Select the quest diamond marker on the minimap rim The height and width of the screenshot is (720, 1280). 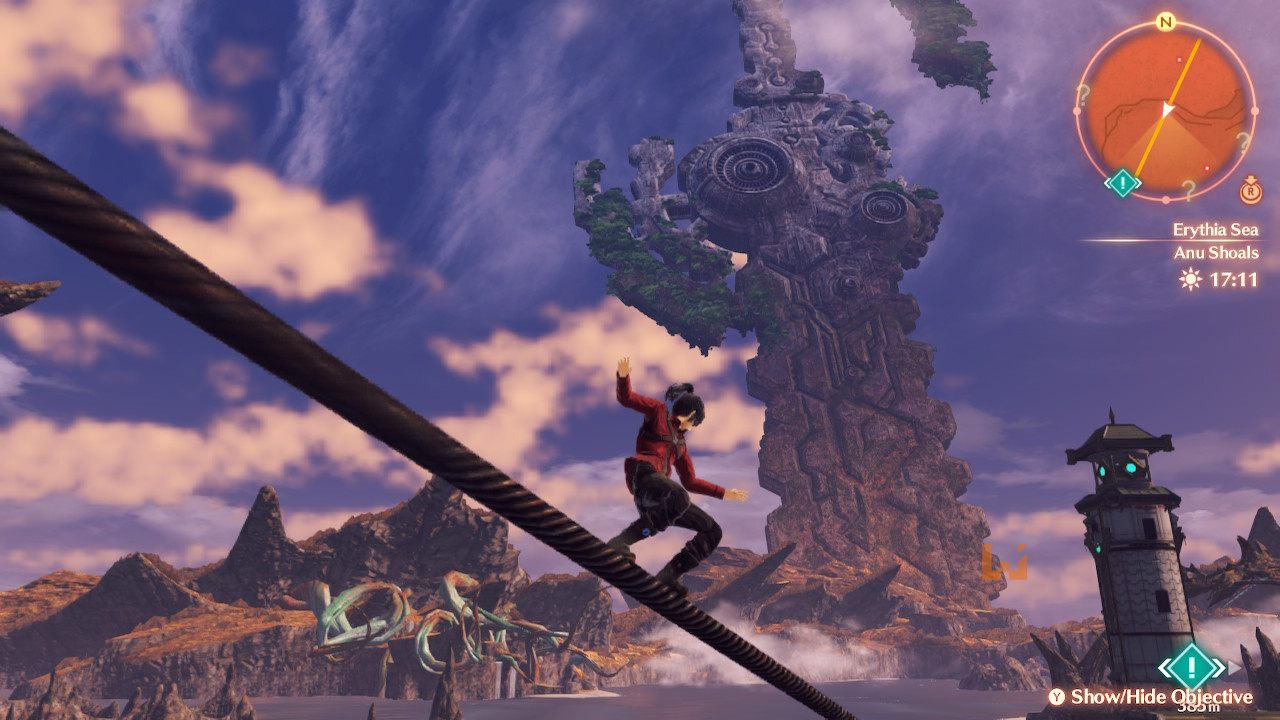[x=1122, y=183]
